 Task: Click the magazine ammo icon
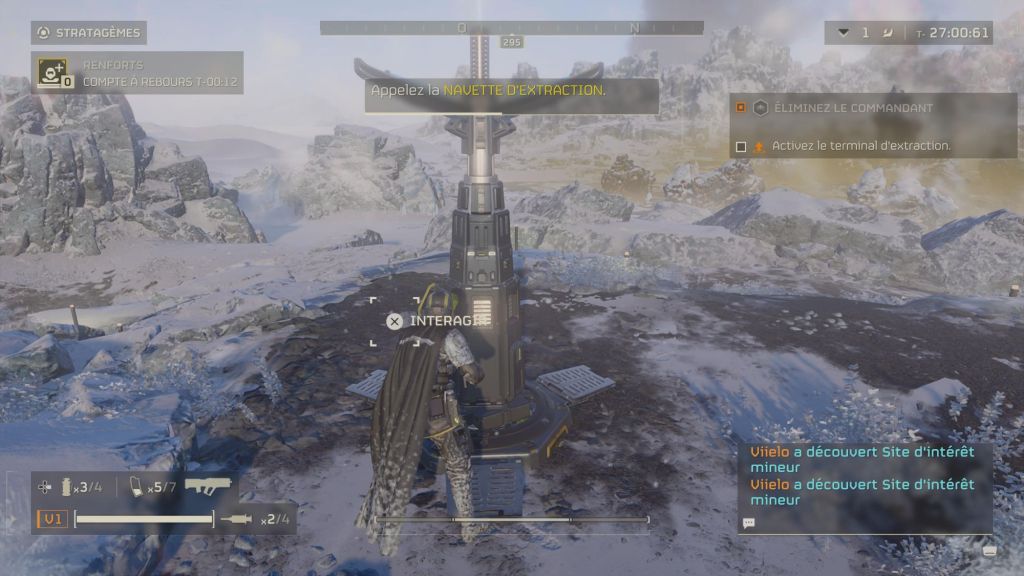point(136,487)
